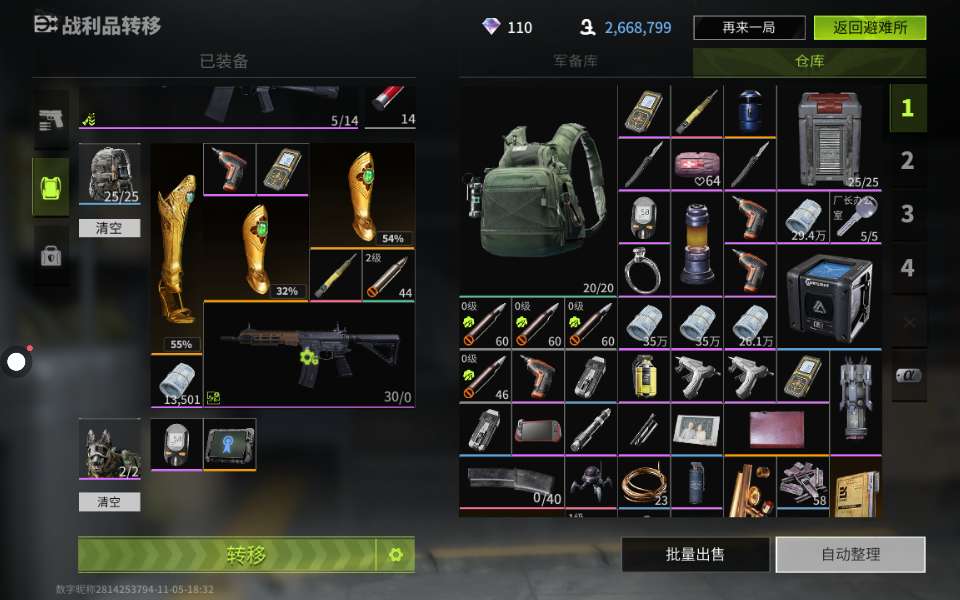Switch to the 军备库 tab
This screenshot has height=600, width=960.
pos(575,62)
